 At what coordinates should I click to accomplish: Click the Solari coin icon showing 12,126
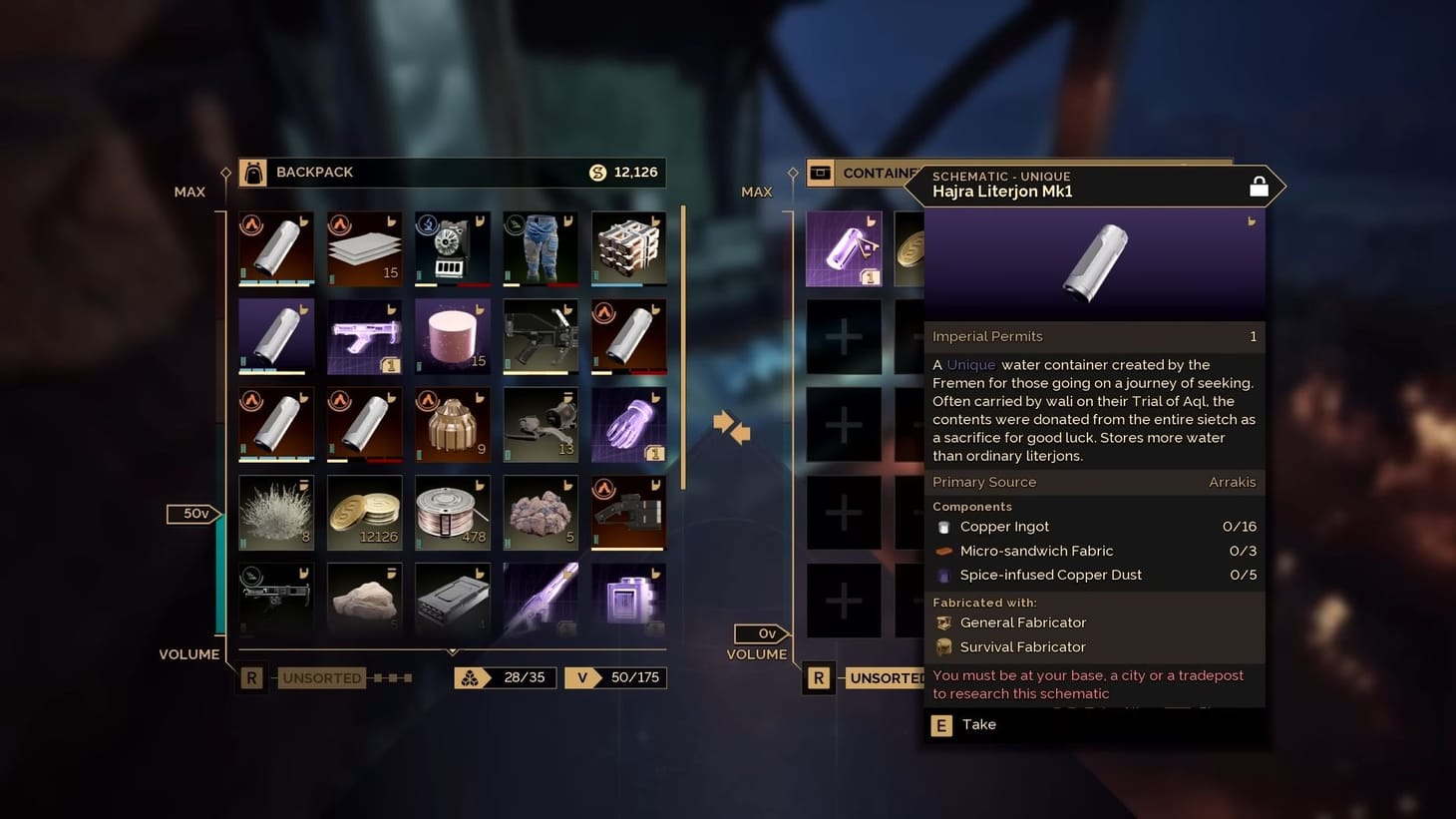(x=598, y=172)
